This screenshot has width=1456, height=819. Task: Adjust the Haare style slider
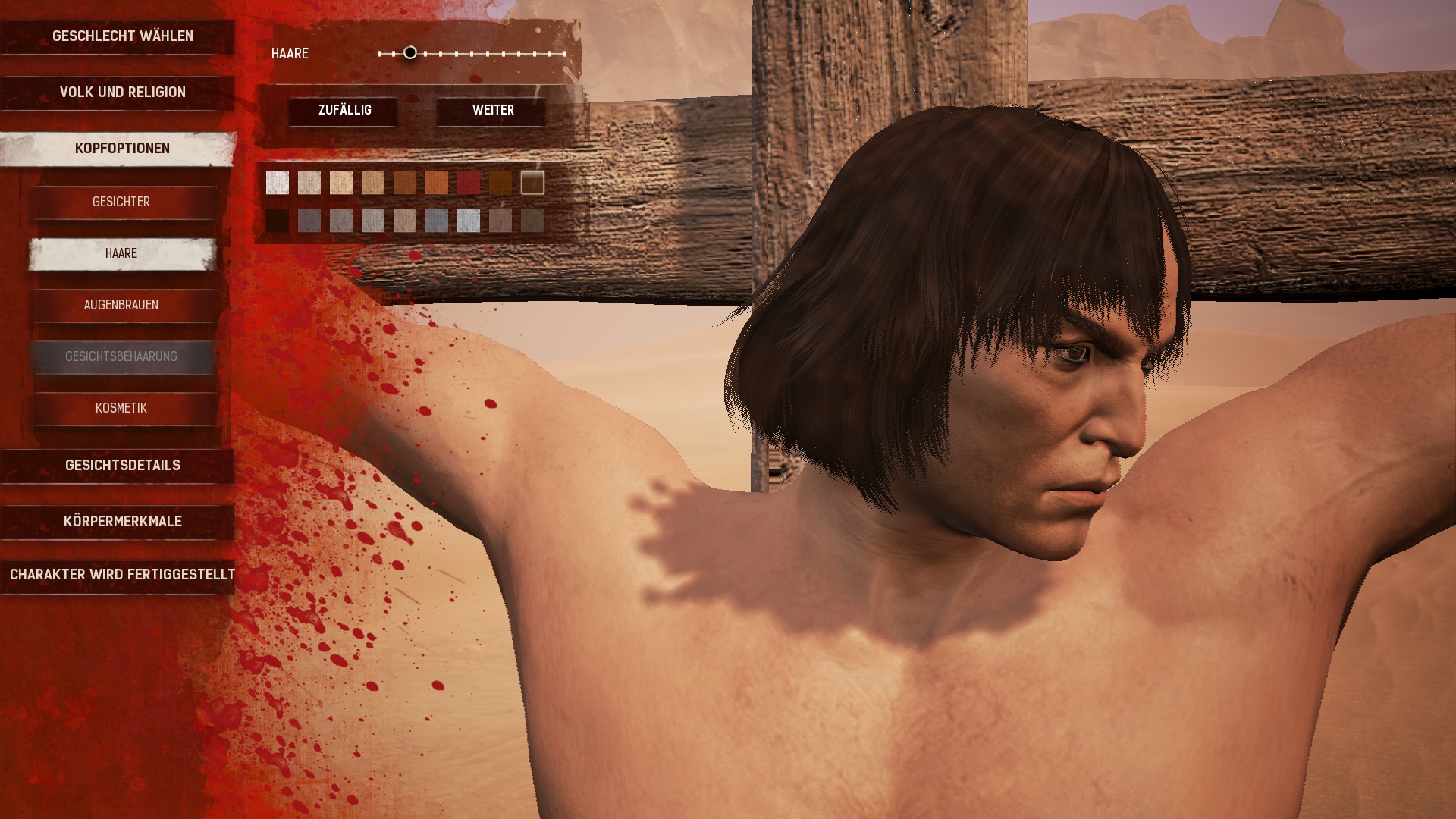pos(410,53)
